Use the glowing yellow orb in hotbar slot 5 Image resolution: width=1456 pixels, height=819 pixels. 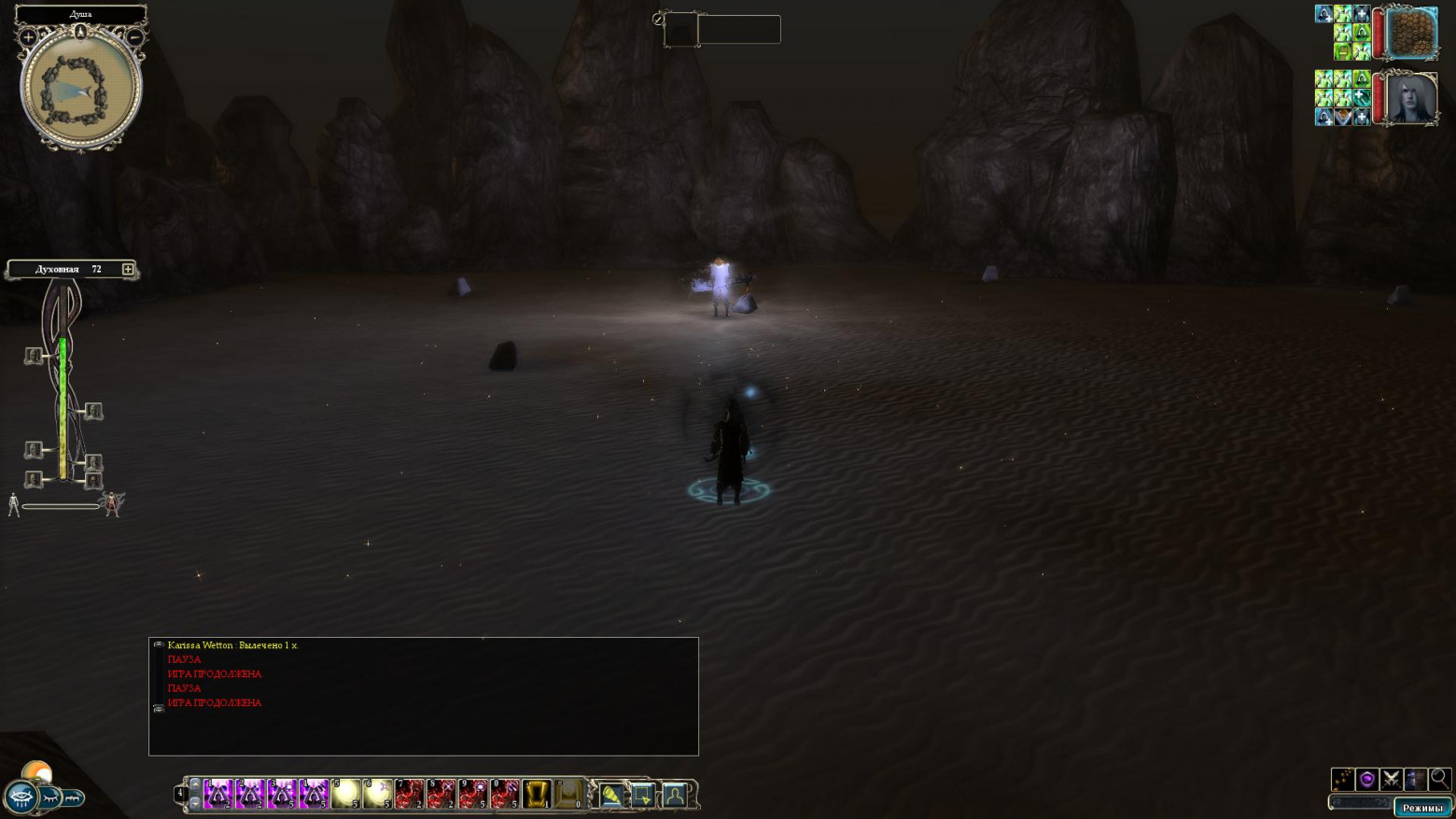pyautogui.click(x=345, y=794)
